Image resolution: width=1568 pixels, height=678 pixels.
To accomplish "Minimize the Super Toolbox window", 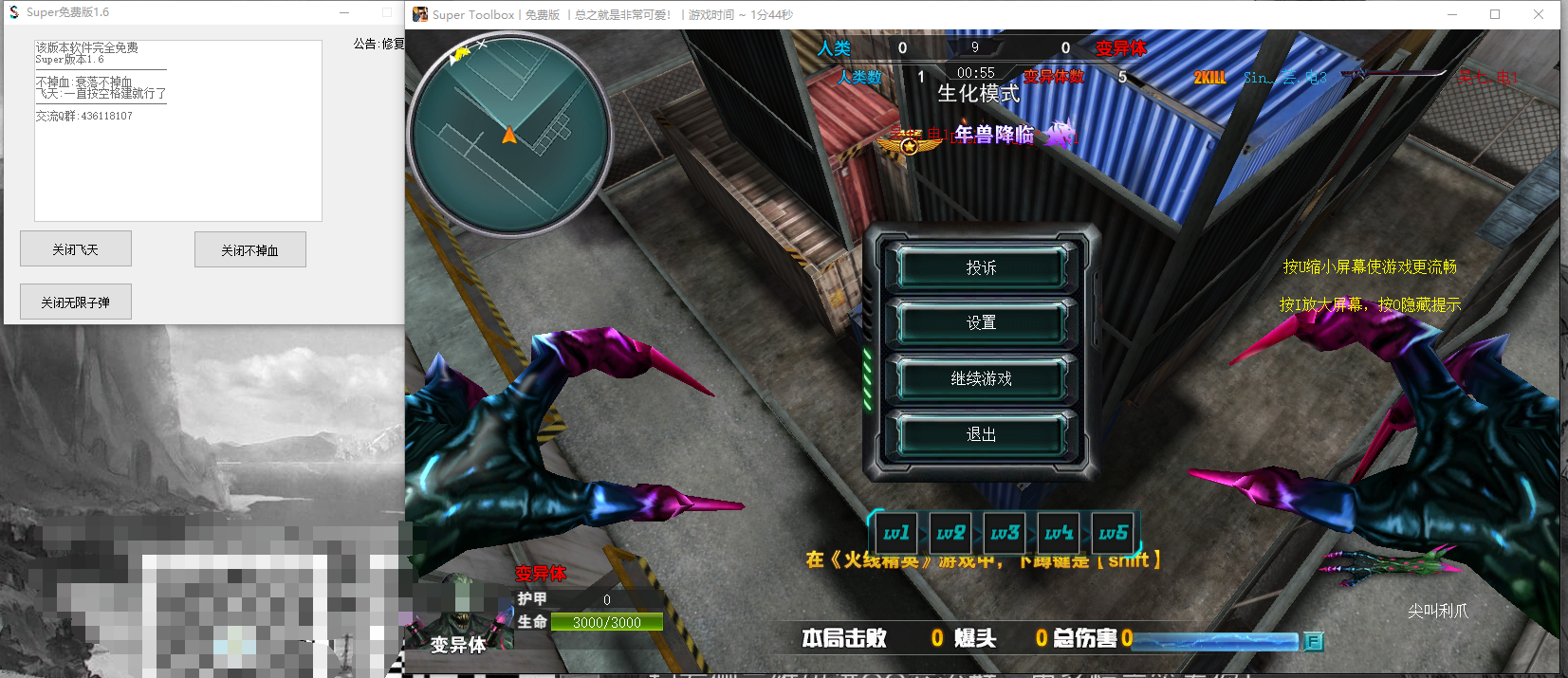I will click(1452, 14).
